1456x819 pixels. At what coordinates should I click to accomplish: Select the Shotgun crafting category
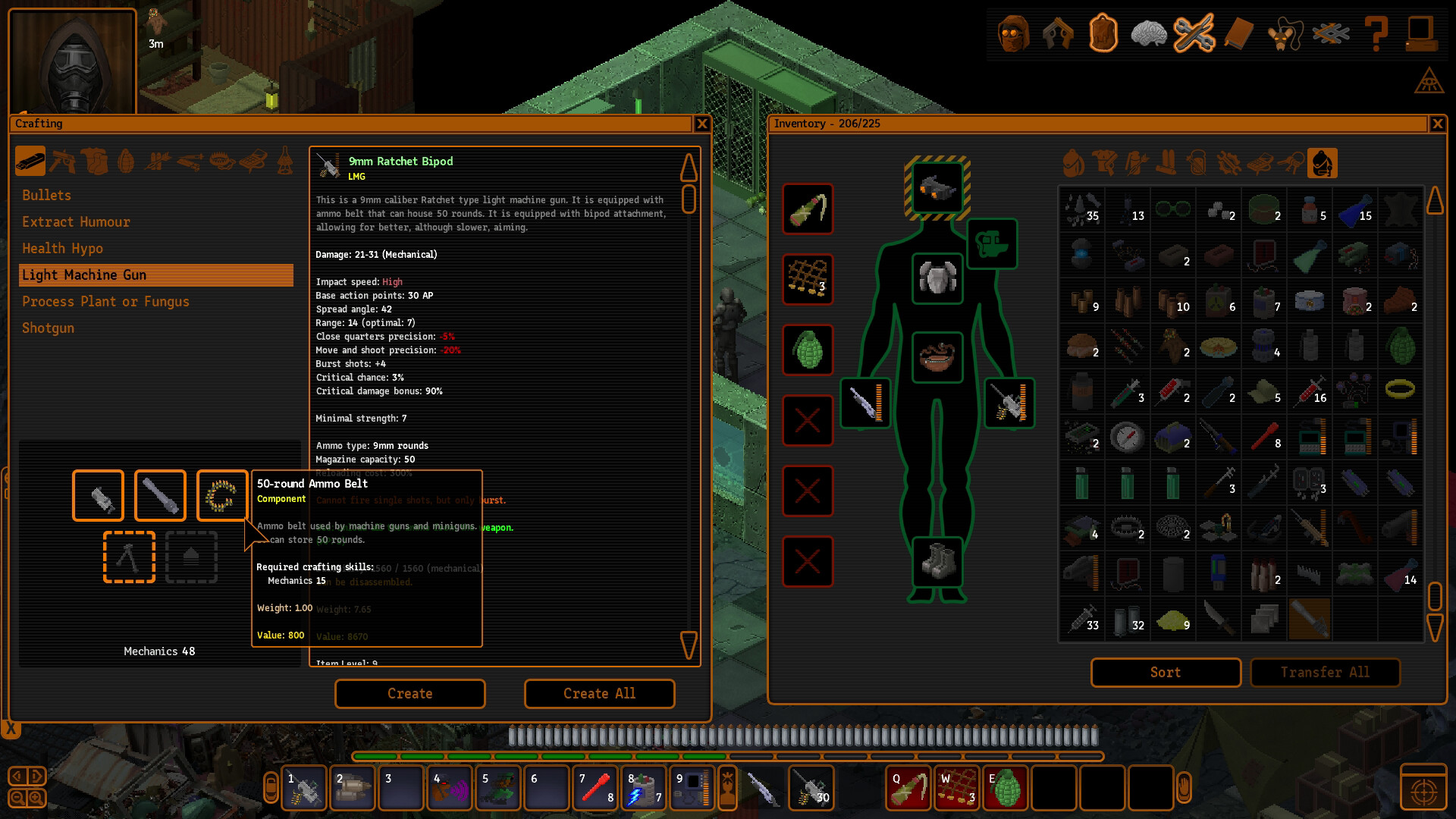pos(48,328)
